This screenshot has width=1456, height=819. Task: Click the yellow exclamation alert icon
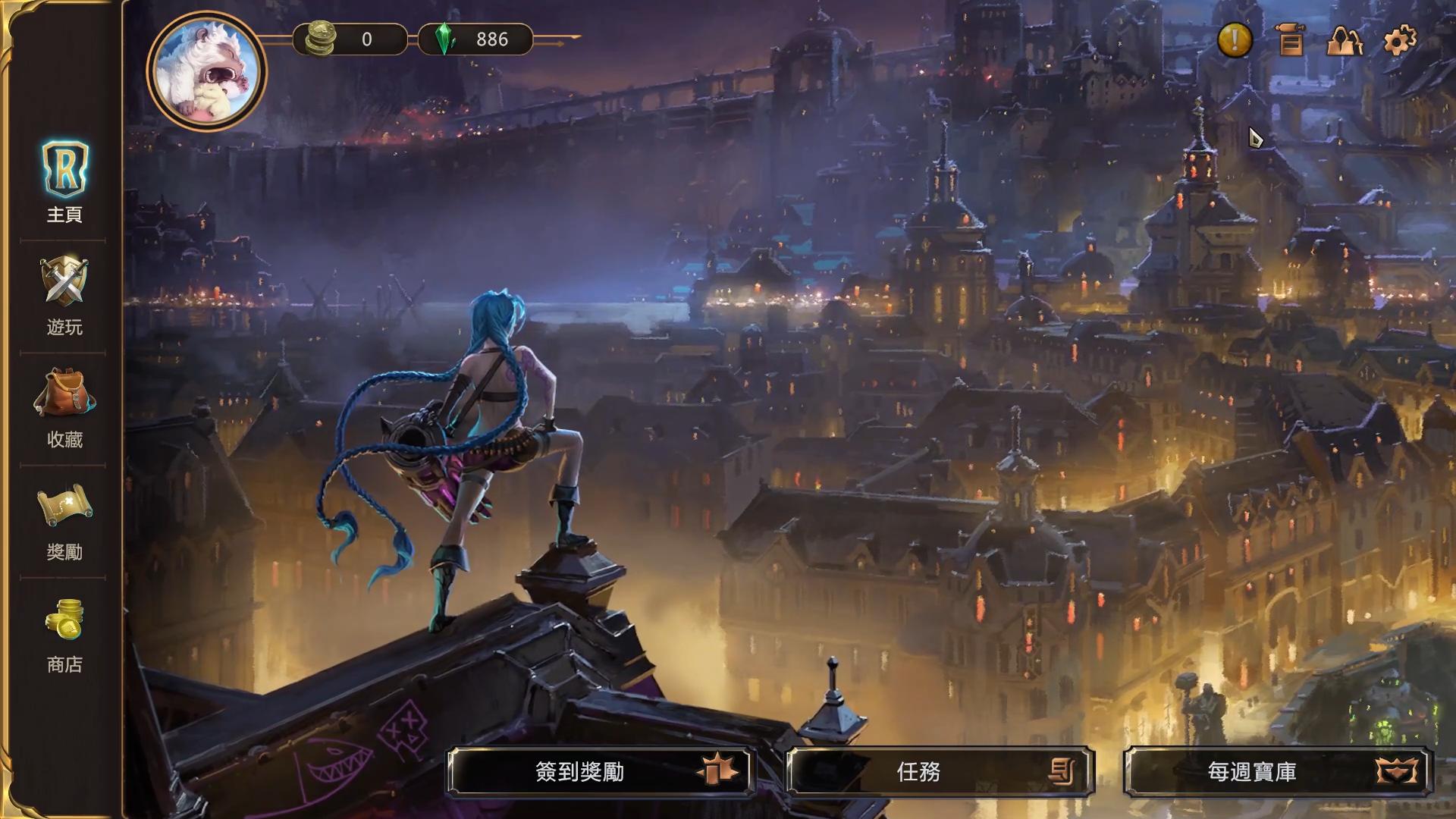coord(1235,39)
